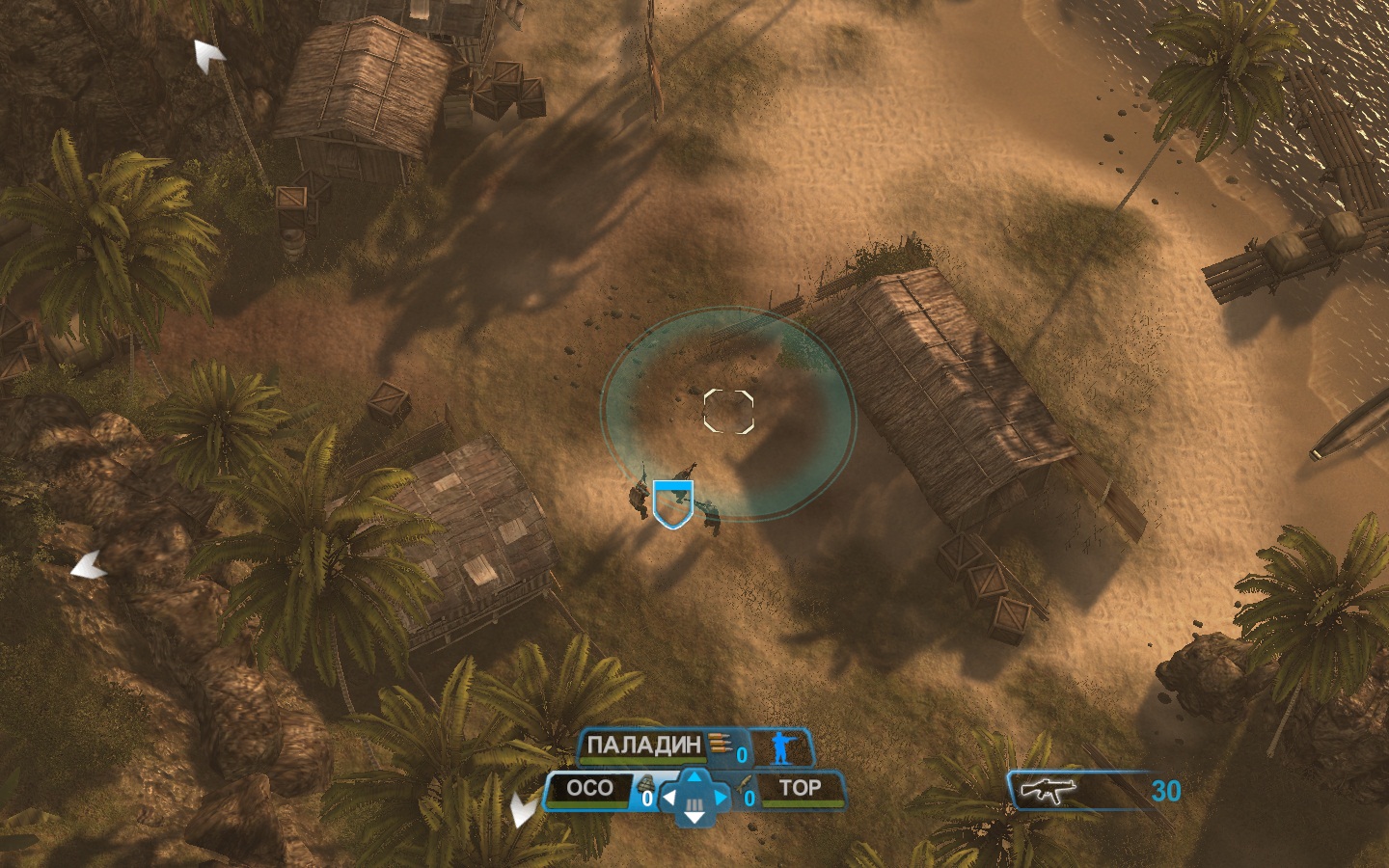This screenshot has height=868, width=1389.
Task: Click the rocket icon beside ТОР
Action: [x=742, y=785]
